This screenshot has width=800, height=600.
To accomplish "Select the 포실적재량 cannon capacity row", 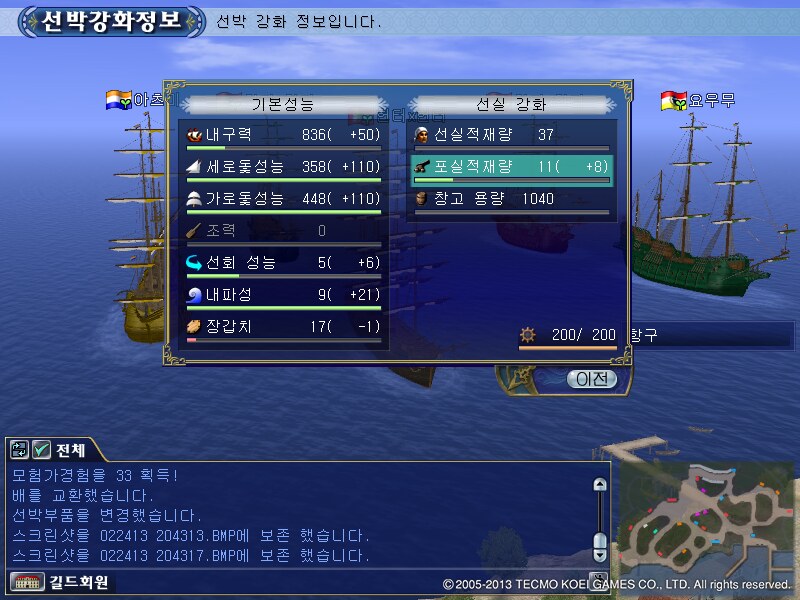I will [510, 167].
